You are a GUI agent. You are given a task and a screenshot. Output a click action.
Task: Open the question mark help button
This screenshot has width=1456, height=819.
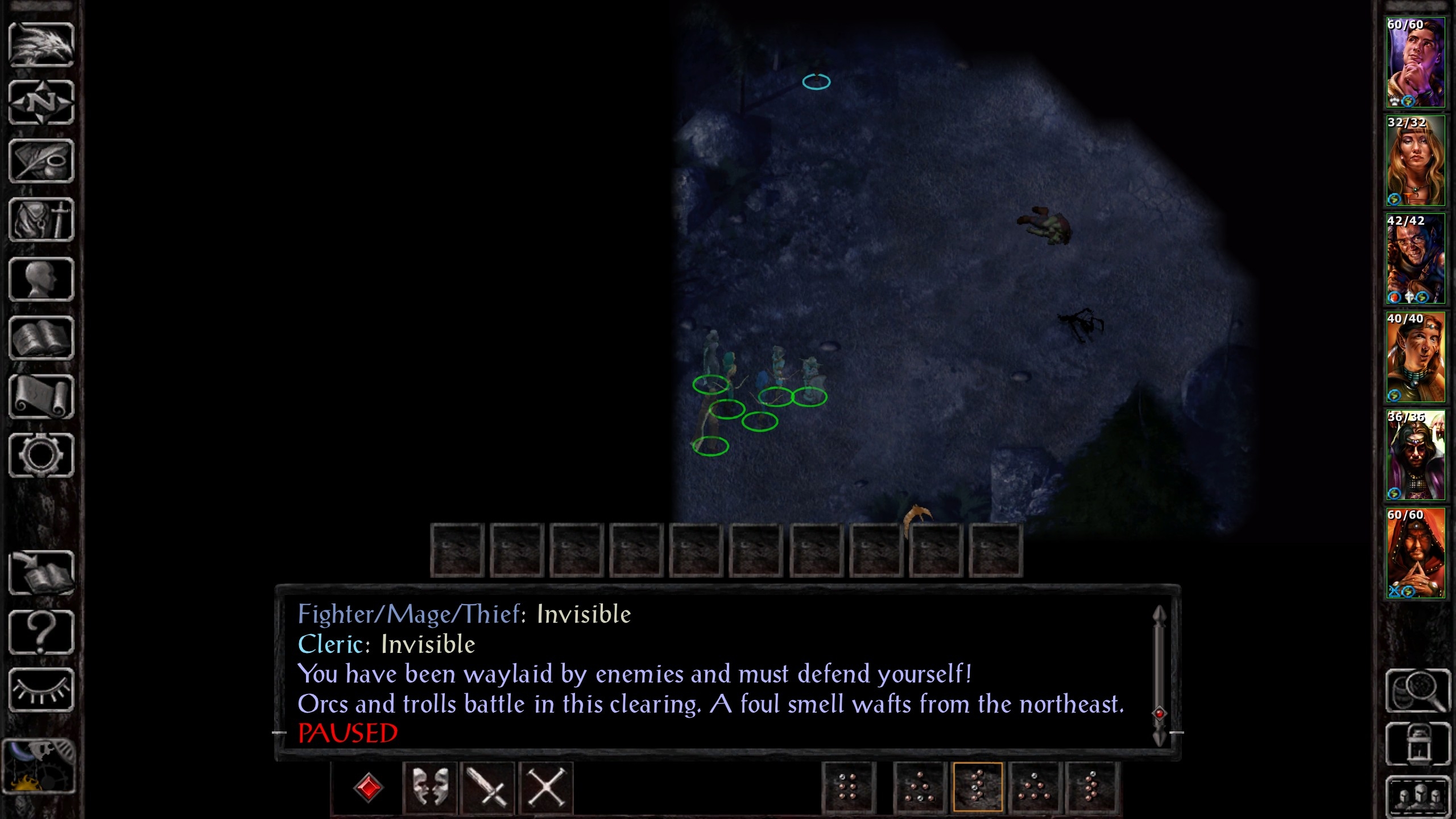pyautogui.click(x=42, y=632)
